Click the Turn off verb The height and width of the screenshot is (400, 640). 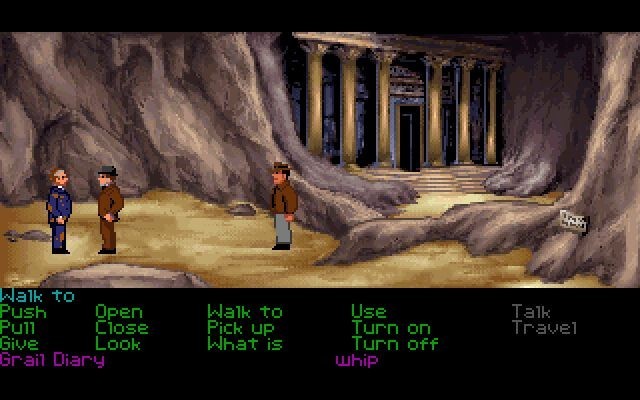tap(395, 344)
